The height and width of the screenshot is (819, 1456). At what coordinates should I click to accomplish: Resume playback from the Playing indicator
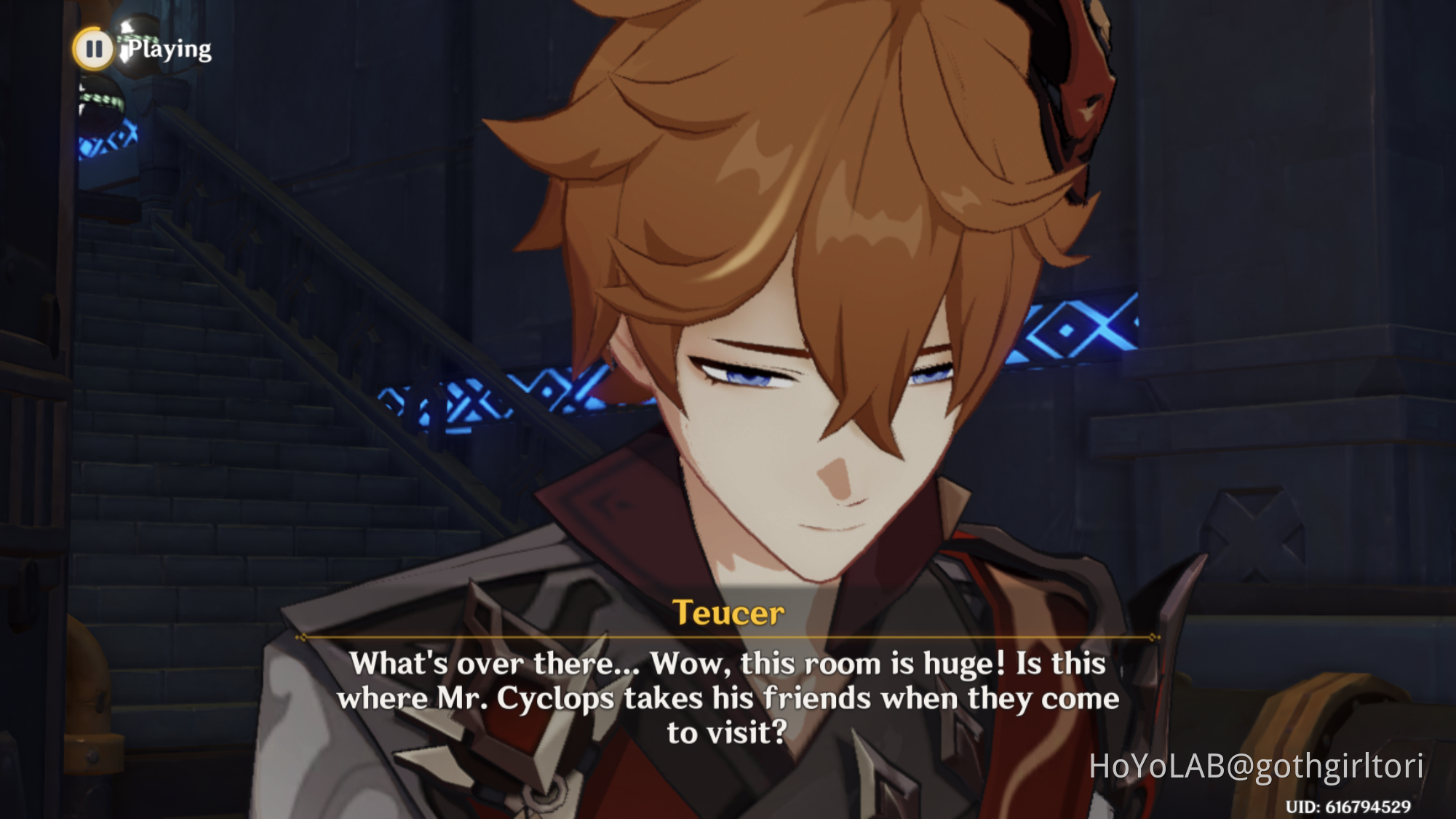click(169, 50)
